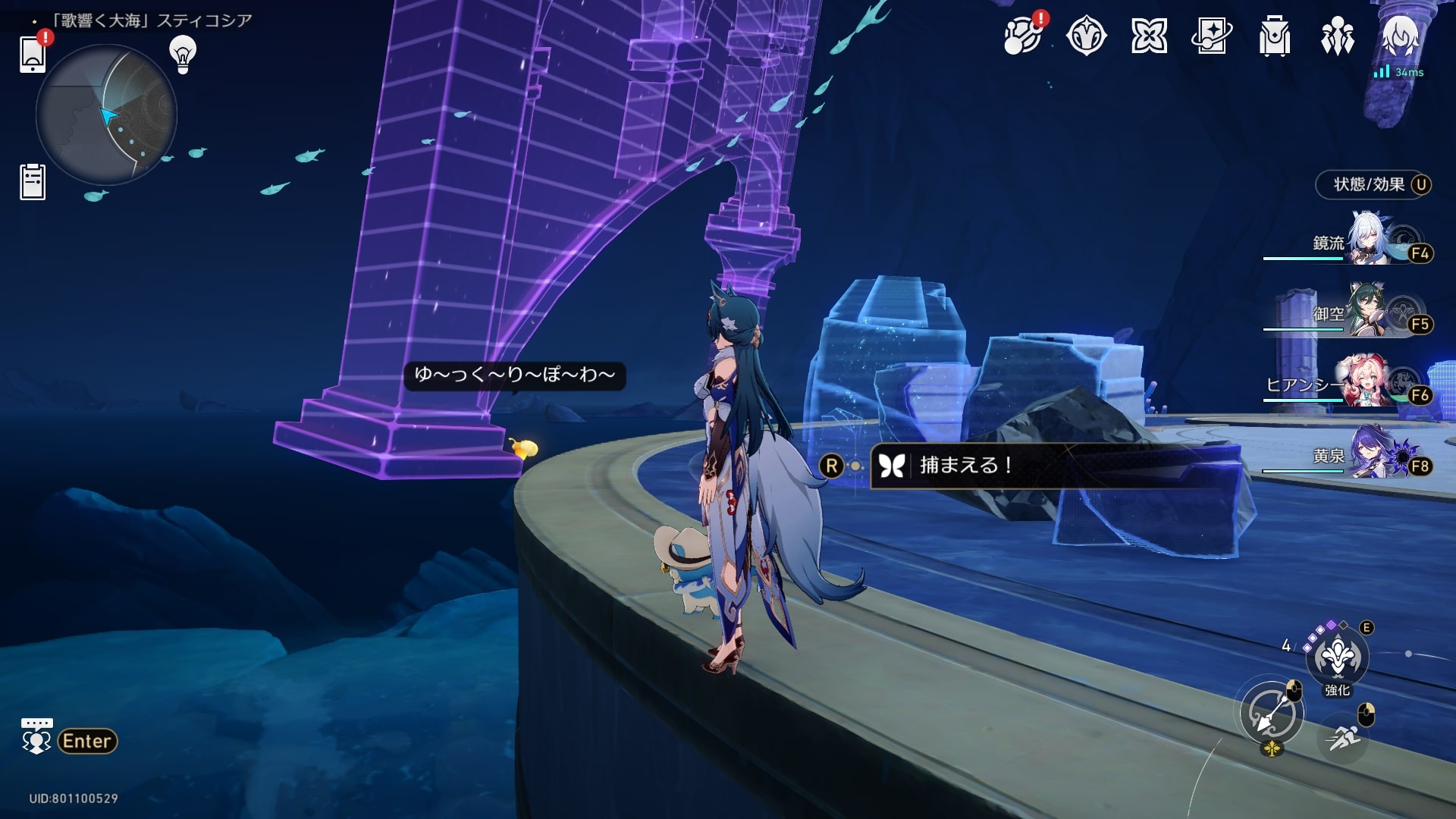Click the lightbulb hint icon
Screen dimensions: 1456x819
(183, 54)
